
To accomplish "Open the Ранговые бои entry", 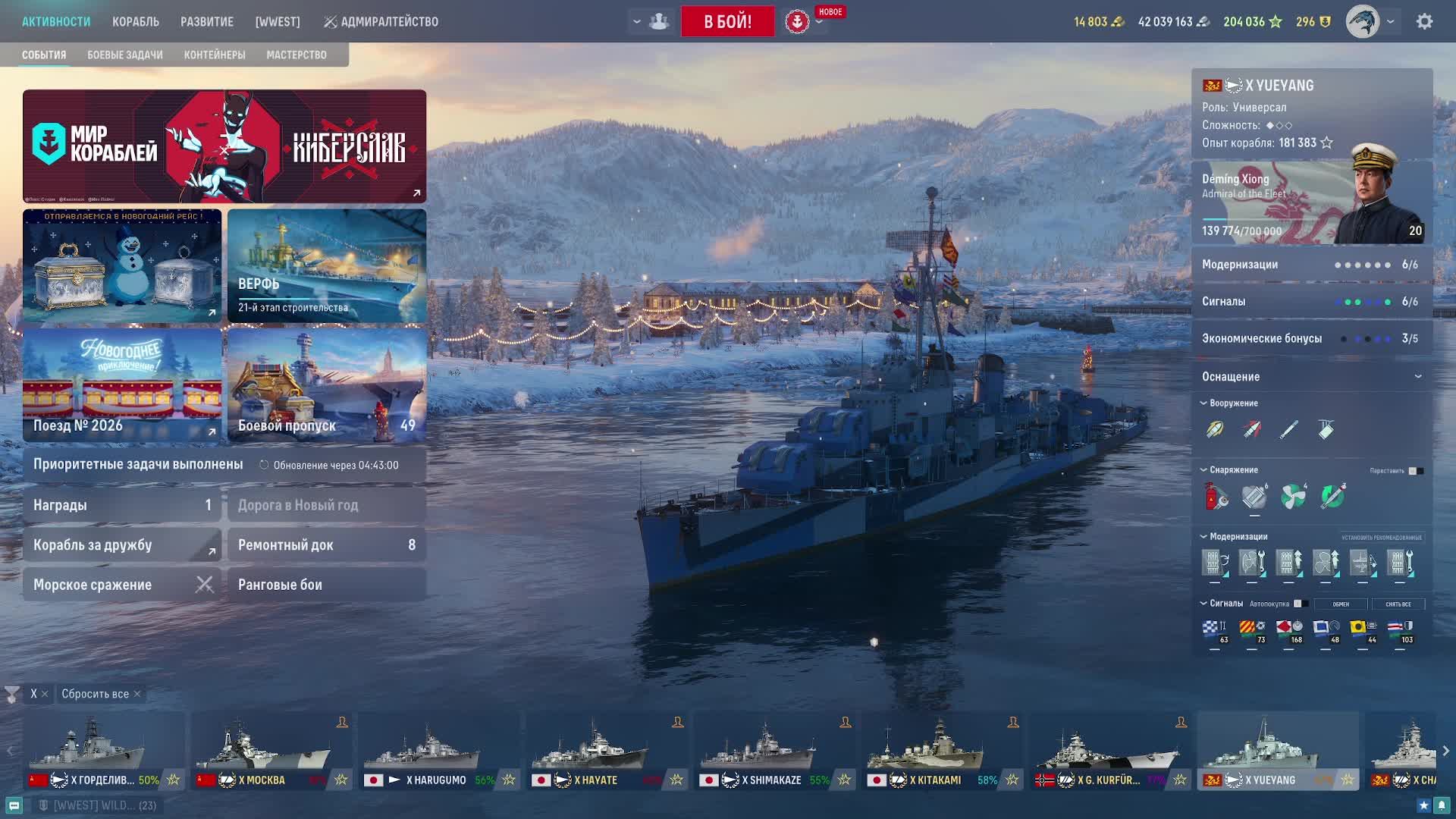I will click(327, 585).
